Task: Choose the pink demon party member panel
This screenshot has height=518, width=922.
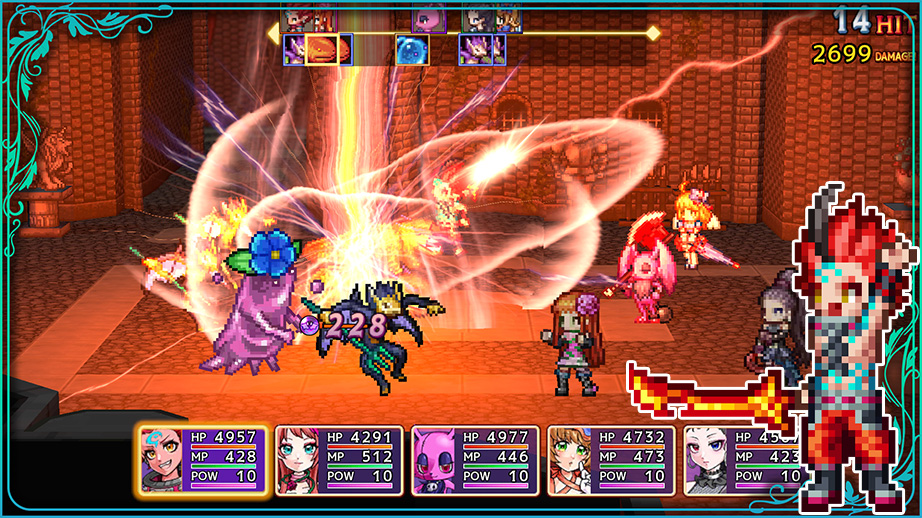Action: click(475, 460)
